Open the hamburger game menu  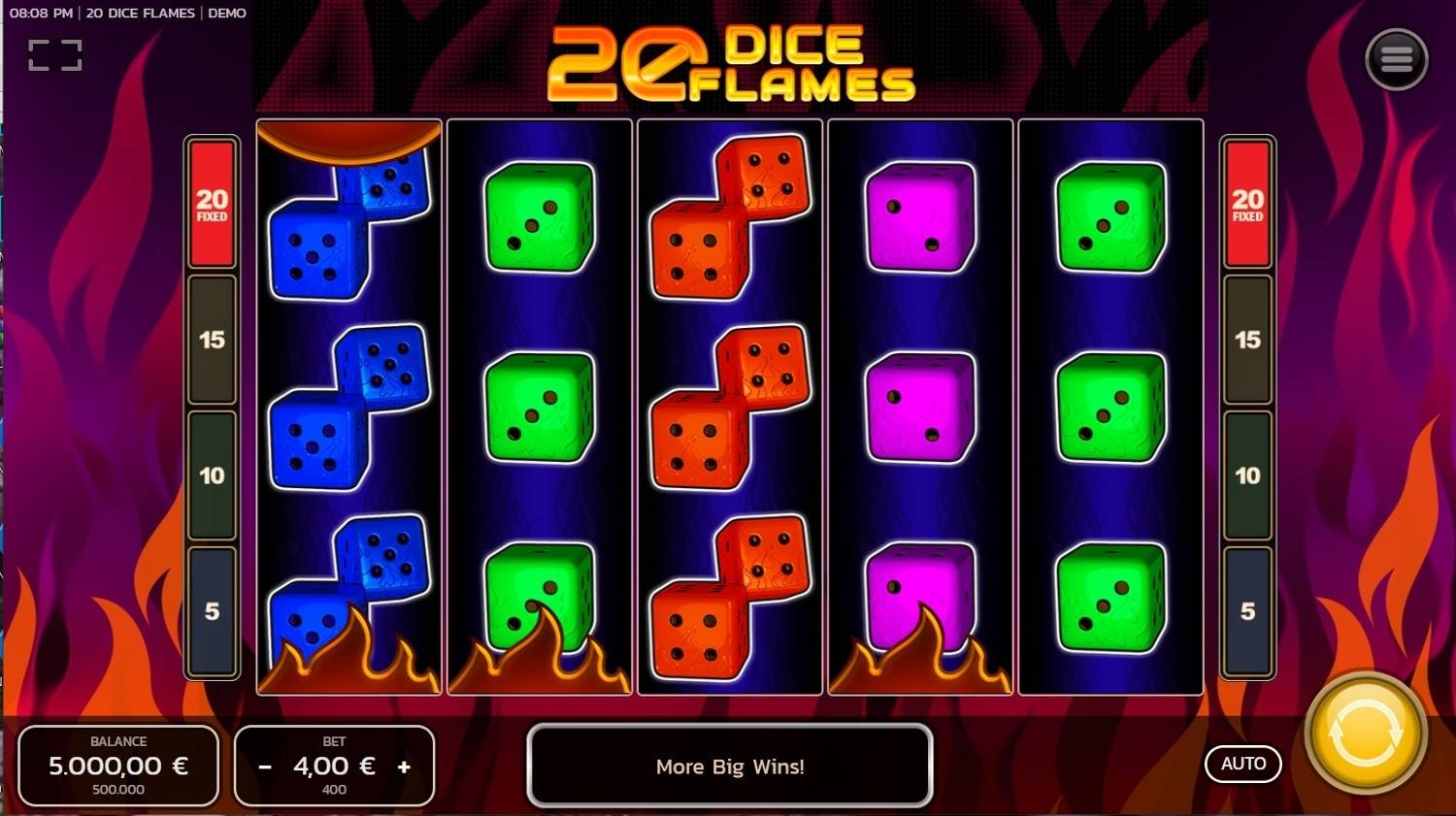tap(1396, 59)
